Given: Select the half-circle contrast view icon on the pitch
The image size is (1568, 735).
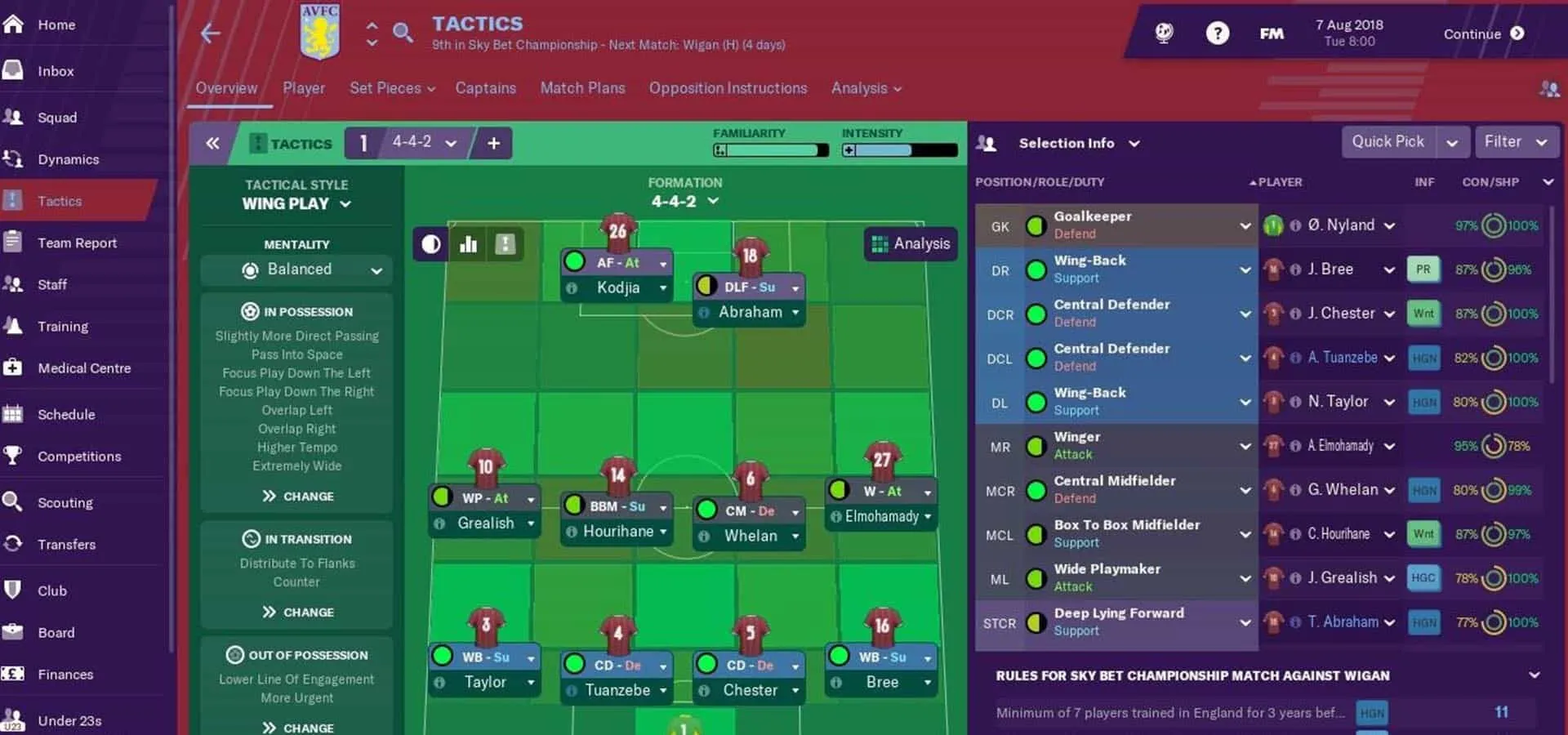Looking at the screenshot, I should [430, 243].
